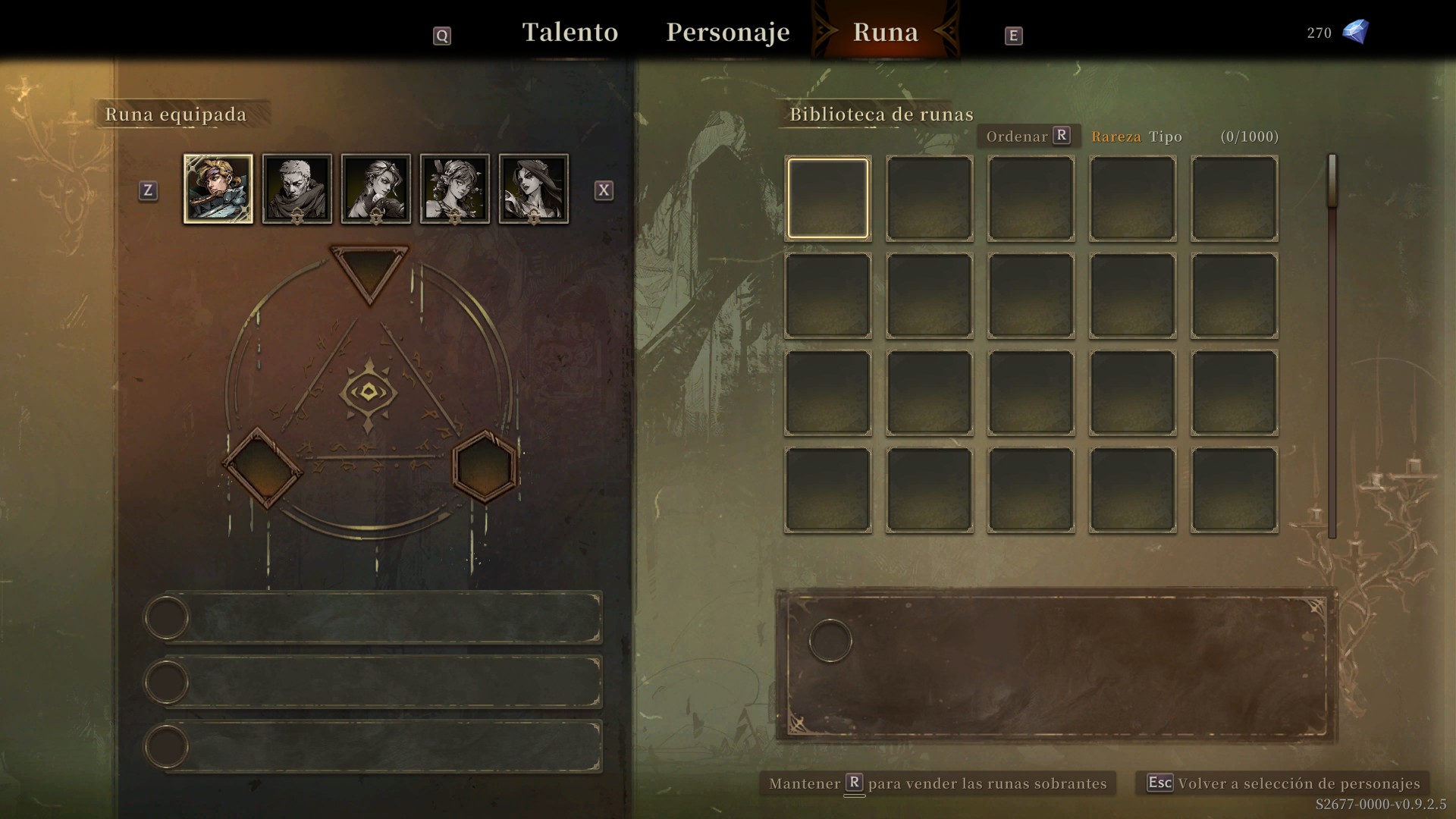Sell surplus runes with the Mantener button

click(937, 783)
